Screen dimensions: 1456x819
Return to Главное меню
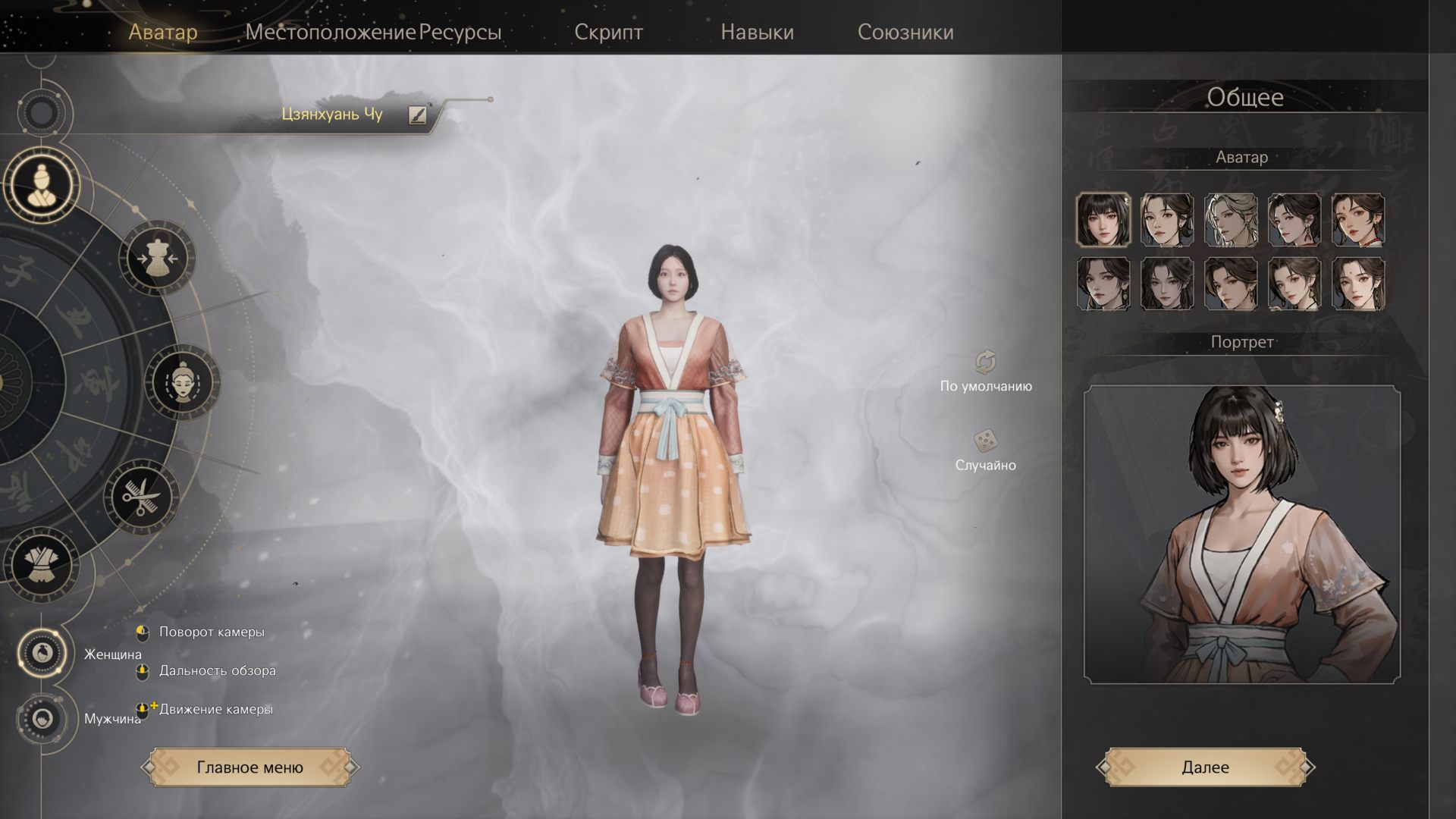pyautogui.click(x=249, y=767)
